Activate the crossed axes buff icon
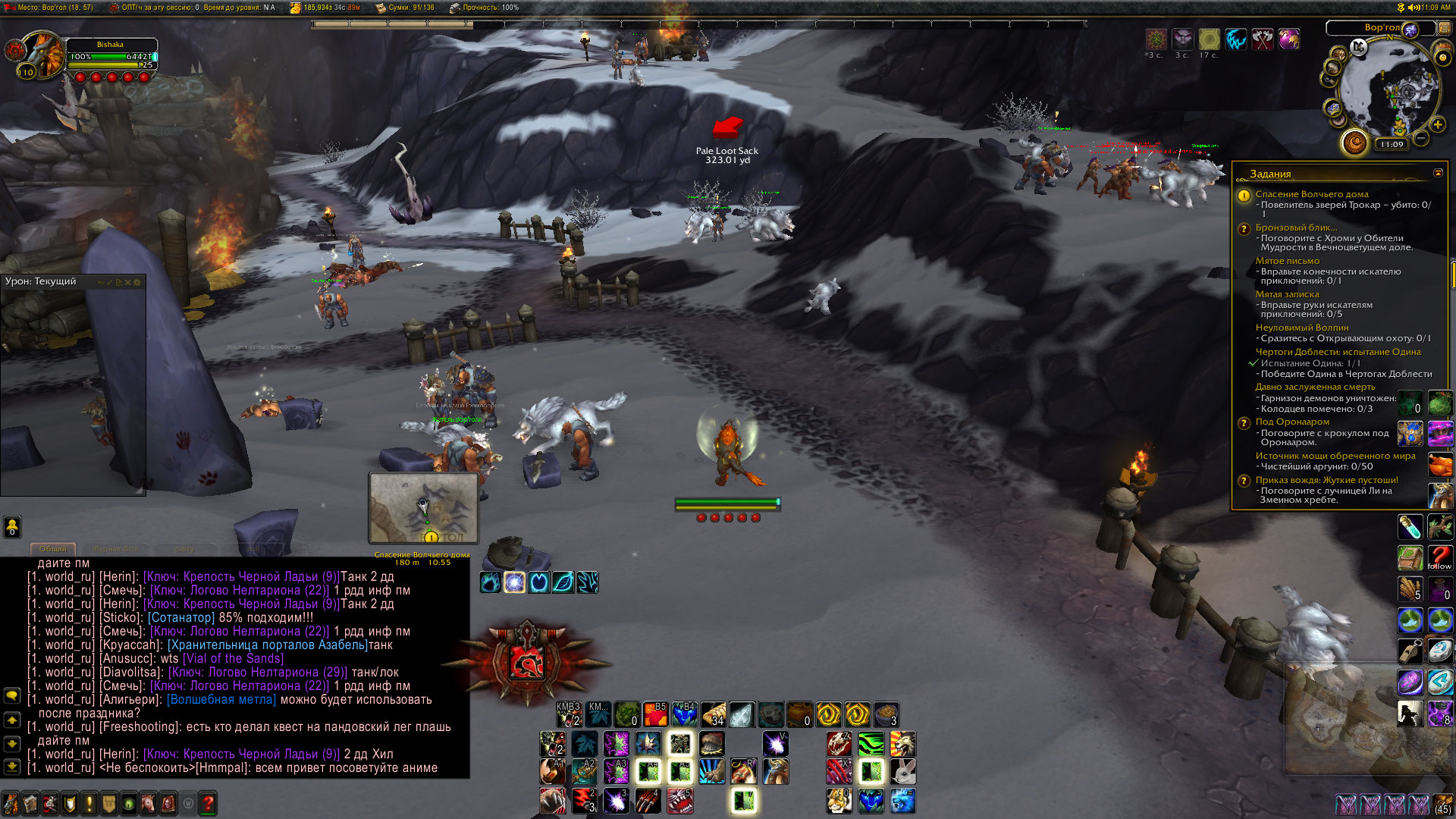 point(1263,39)
